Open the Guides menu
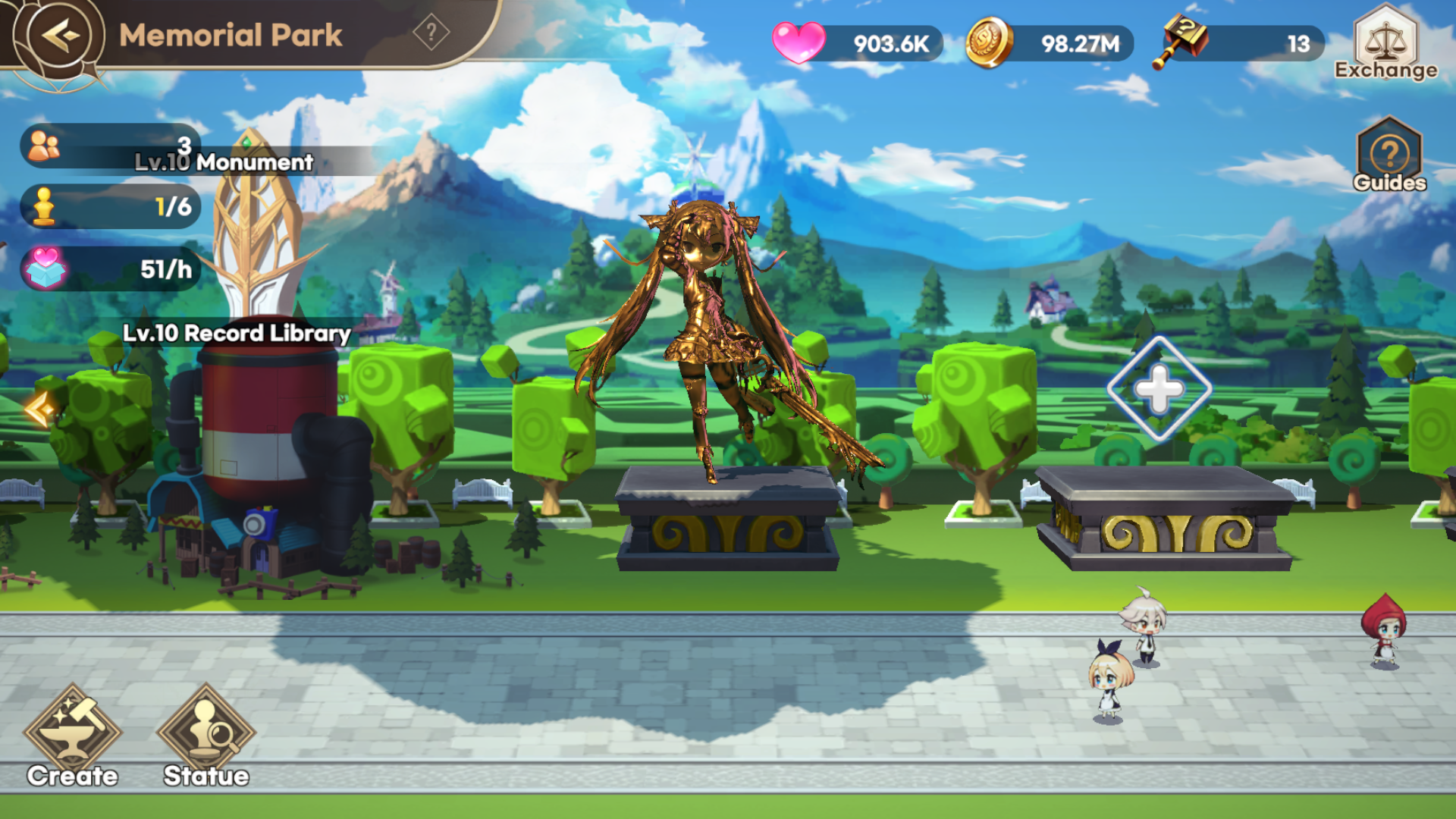1456x819 pixels. coord(1389,155)
